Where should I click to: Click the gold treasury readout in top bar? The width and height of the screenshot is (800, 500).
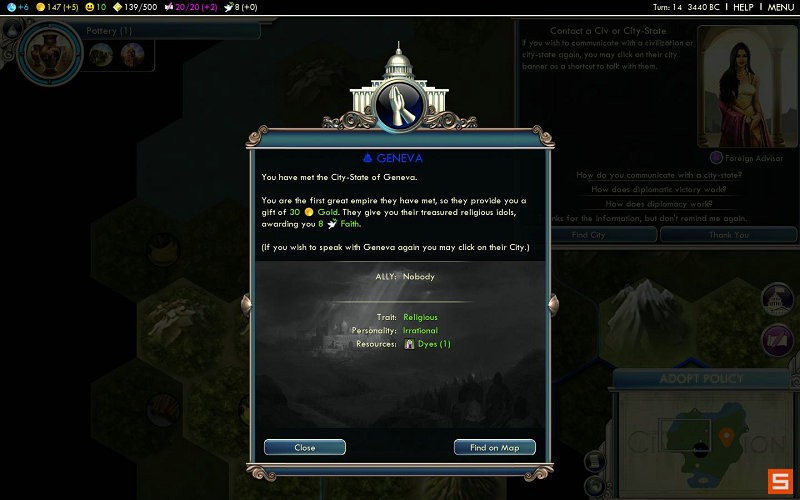point(58,7)
